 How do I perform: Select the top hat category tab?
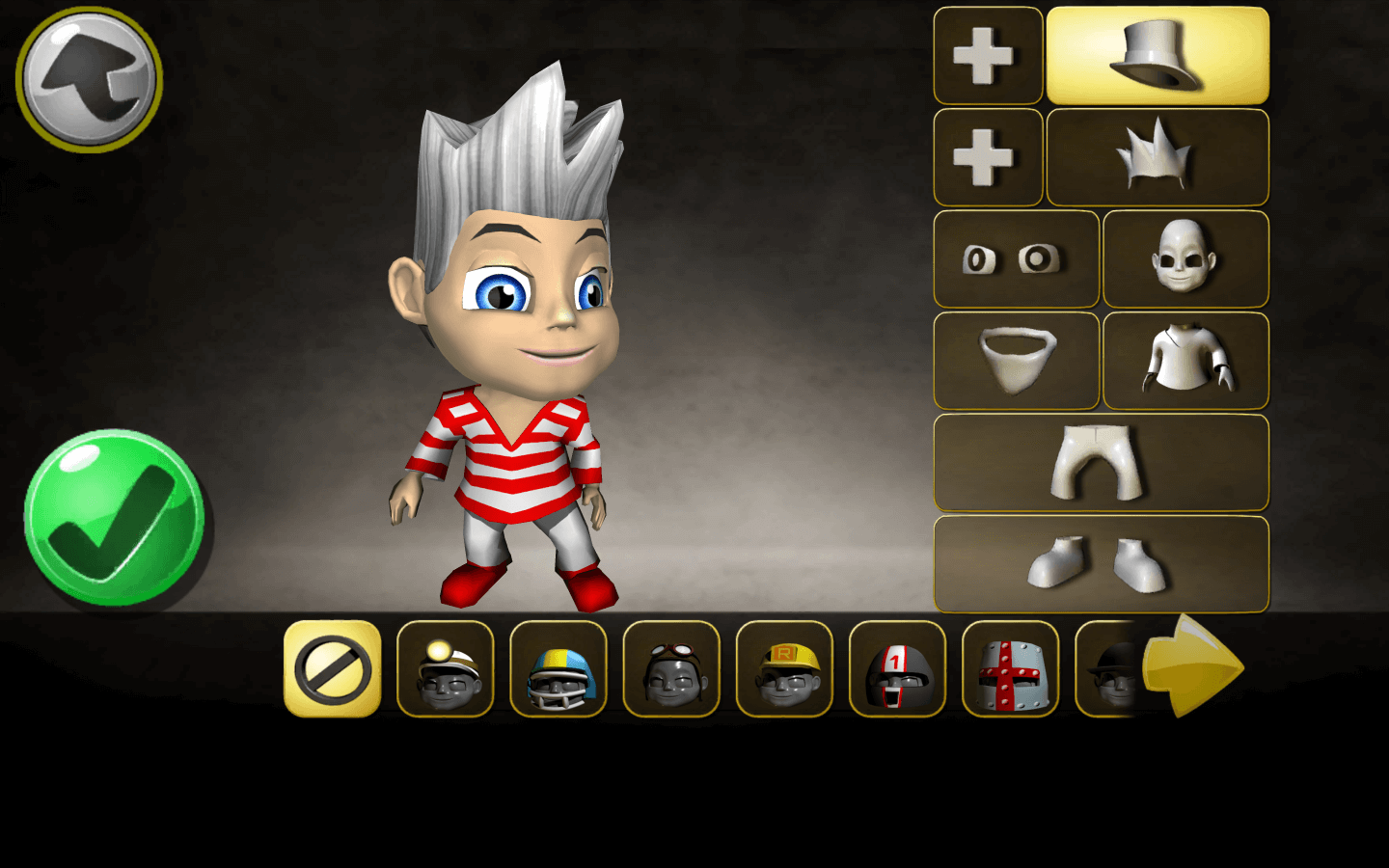(x=1157, y=56)
